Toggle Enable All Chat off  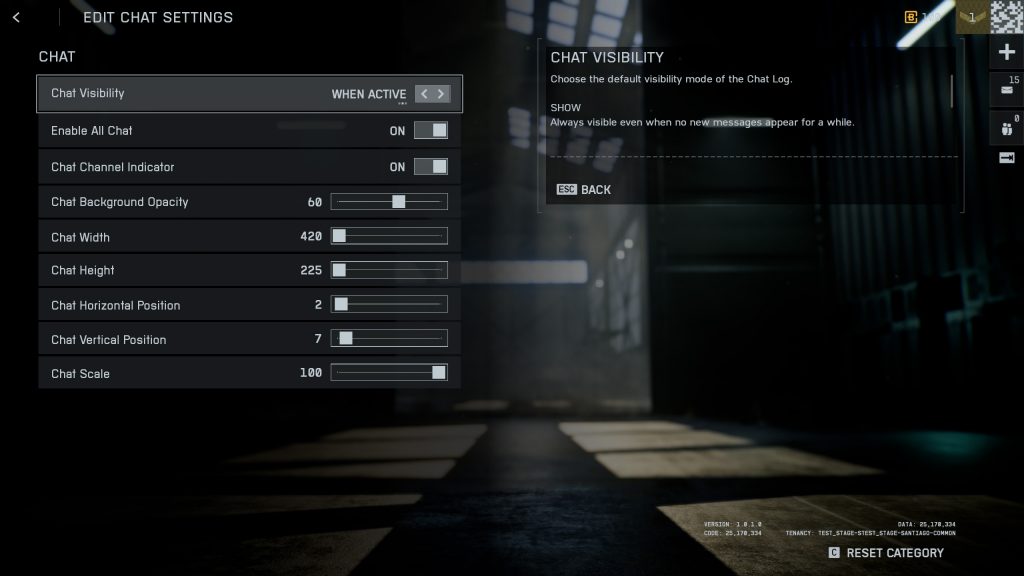431,130
